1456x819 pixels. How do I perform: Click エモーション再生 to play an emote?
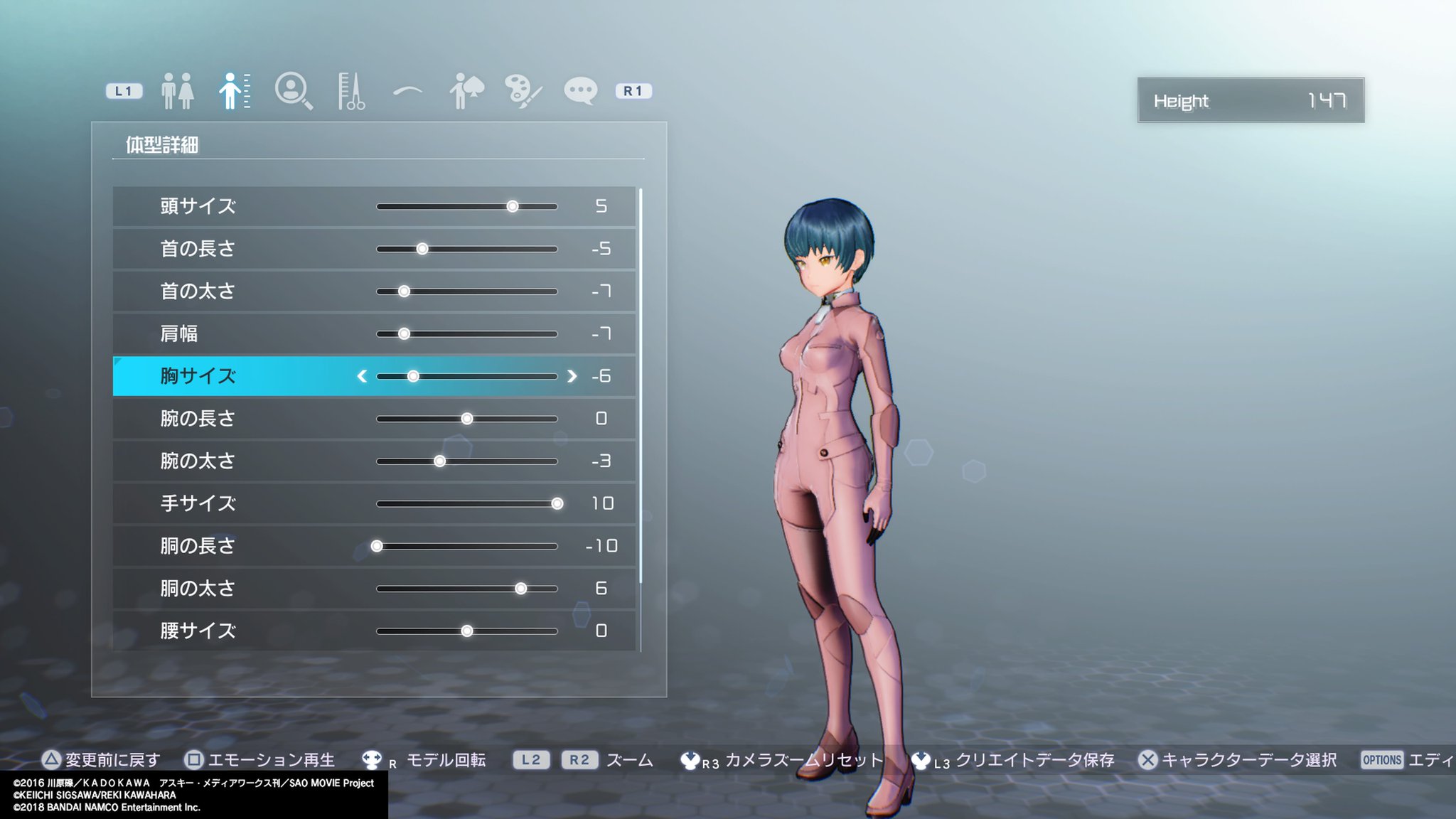[x=272, y=759]
